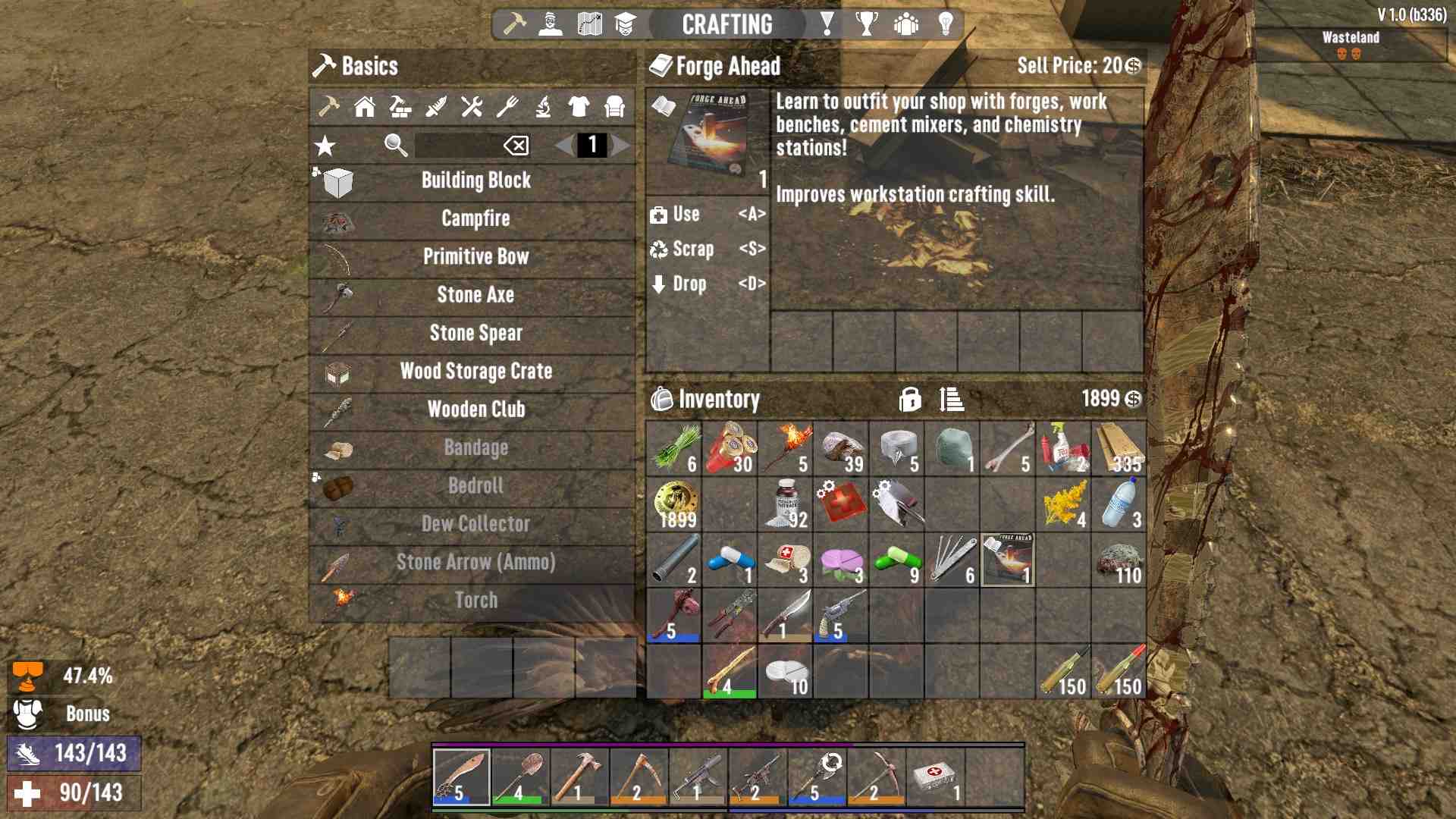The width and height of the screenshot is (1456, 819).
Task: Toggle the inventory lock button
Action: (910, 399)
